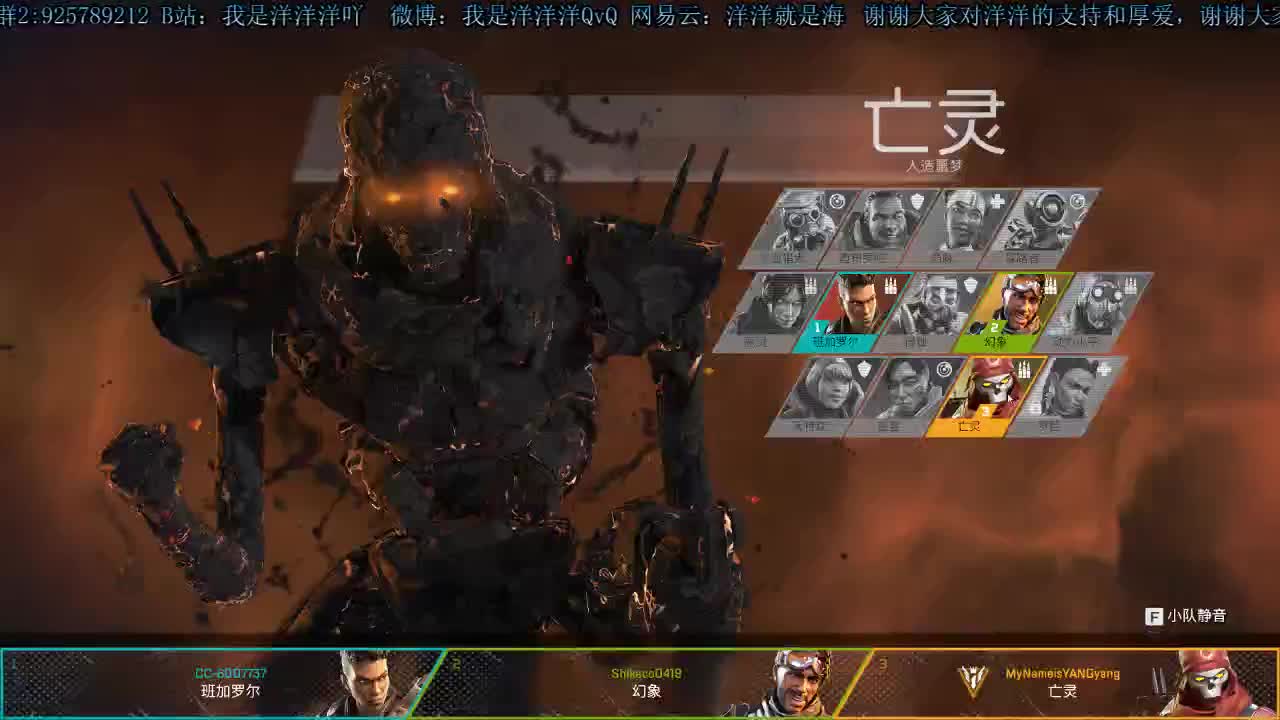The height and width of the screenshot is (720, 1280).
Task: Select Gibraltar (直布罗陀) from the legend grid
Action: pos(882,228)
